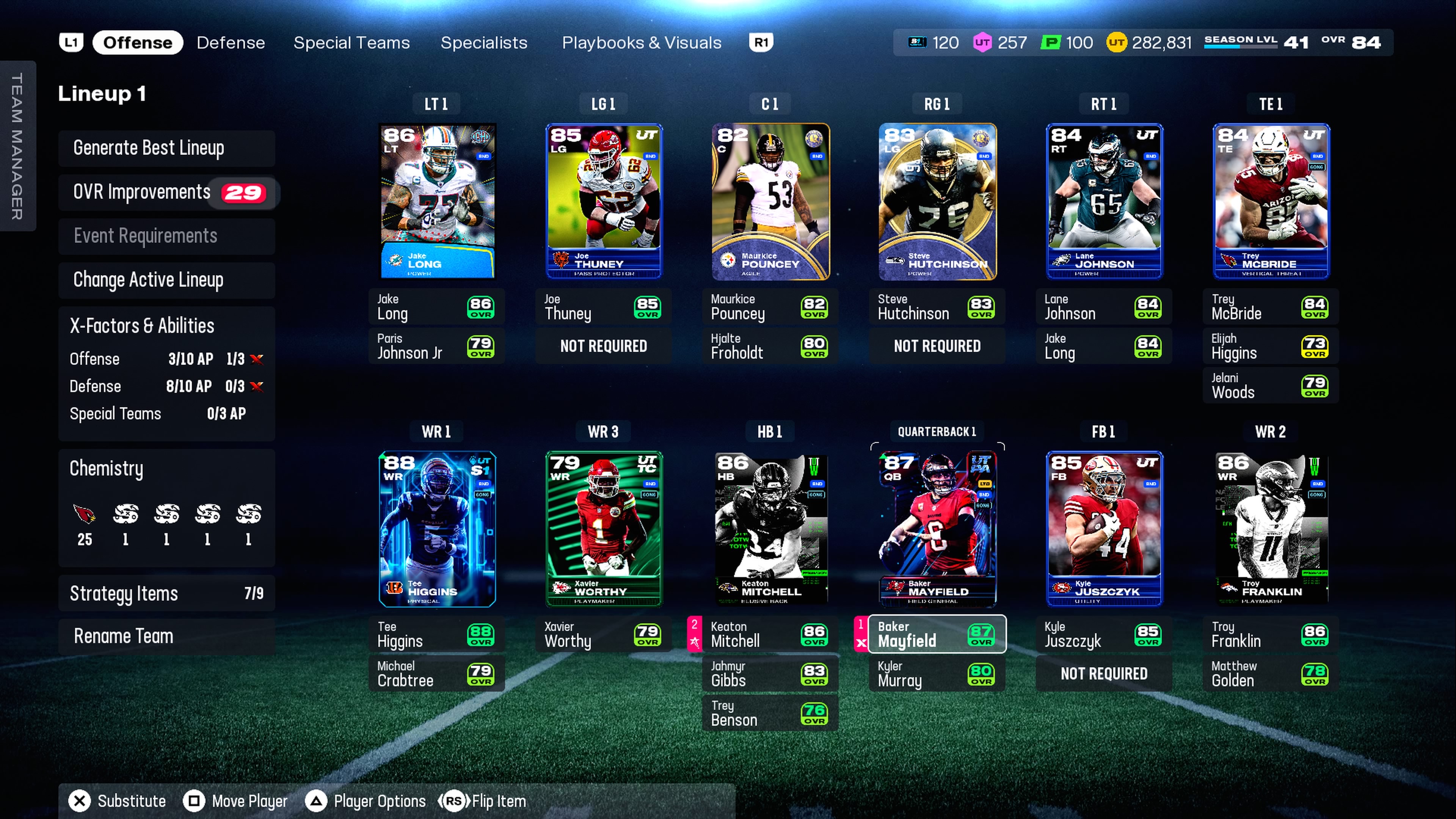The image size is (1456, 819).
Task: Select the Jake Long LT card
Action: coord(437,201)
